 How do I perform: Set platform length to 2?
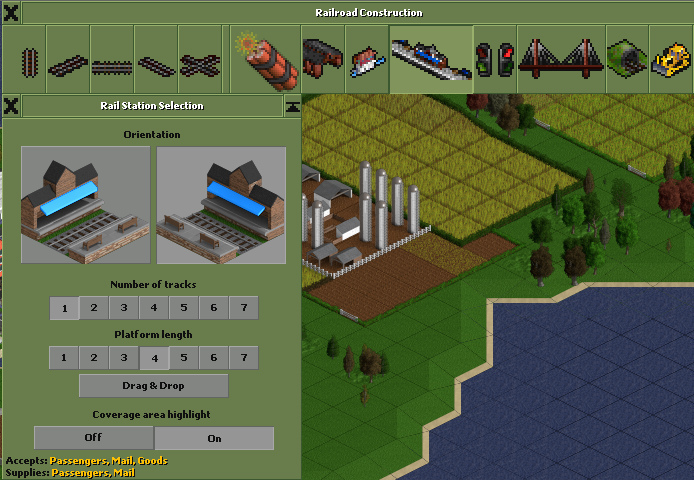(94, 358)
